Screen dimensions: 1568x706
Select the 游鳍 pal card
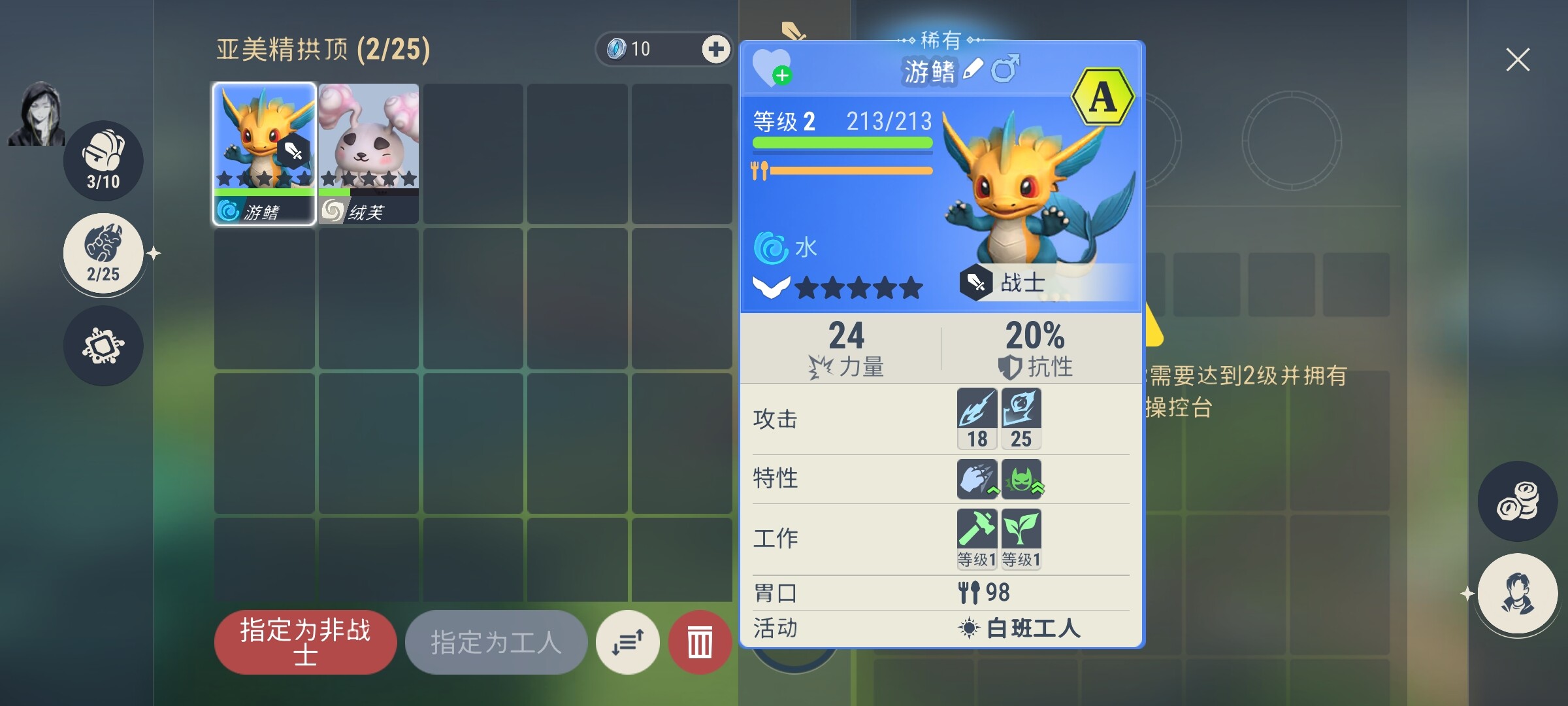tap(264, 154)
